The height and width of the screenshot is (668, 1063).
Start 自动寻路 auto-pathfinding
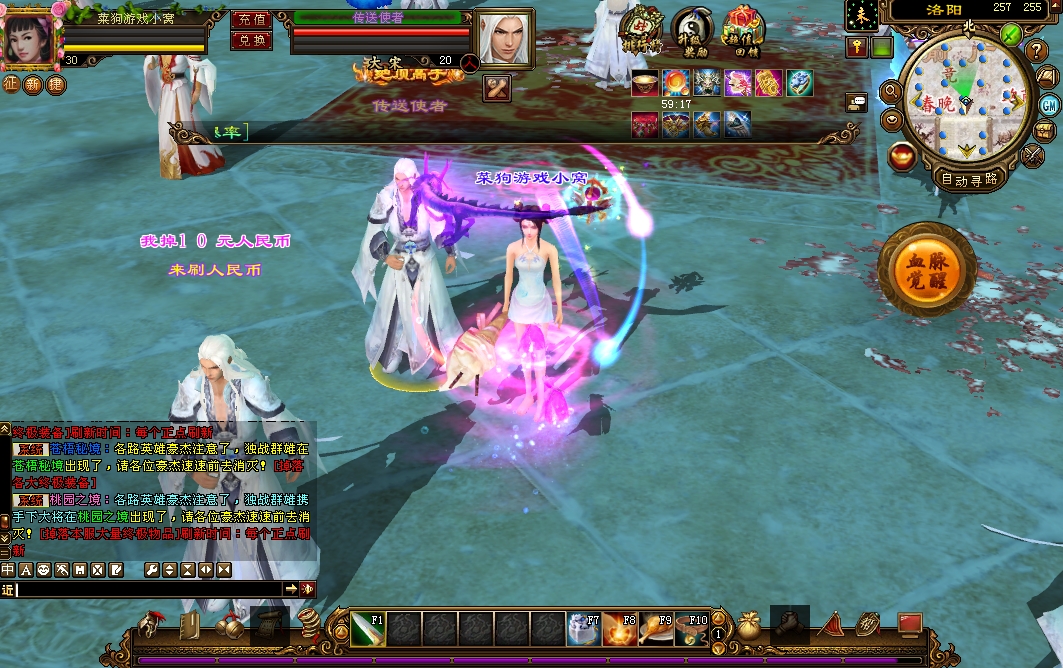click(968, 179)
